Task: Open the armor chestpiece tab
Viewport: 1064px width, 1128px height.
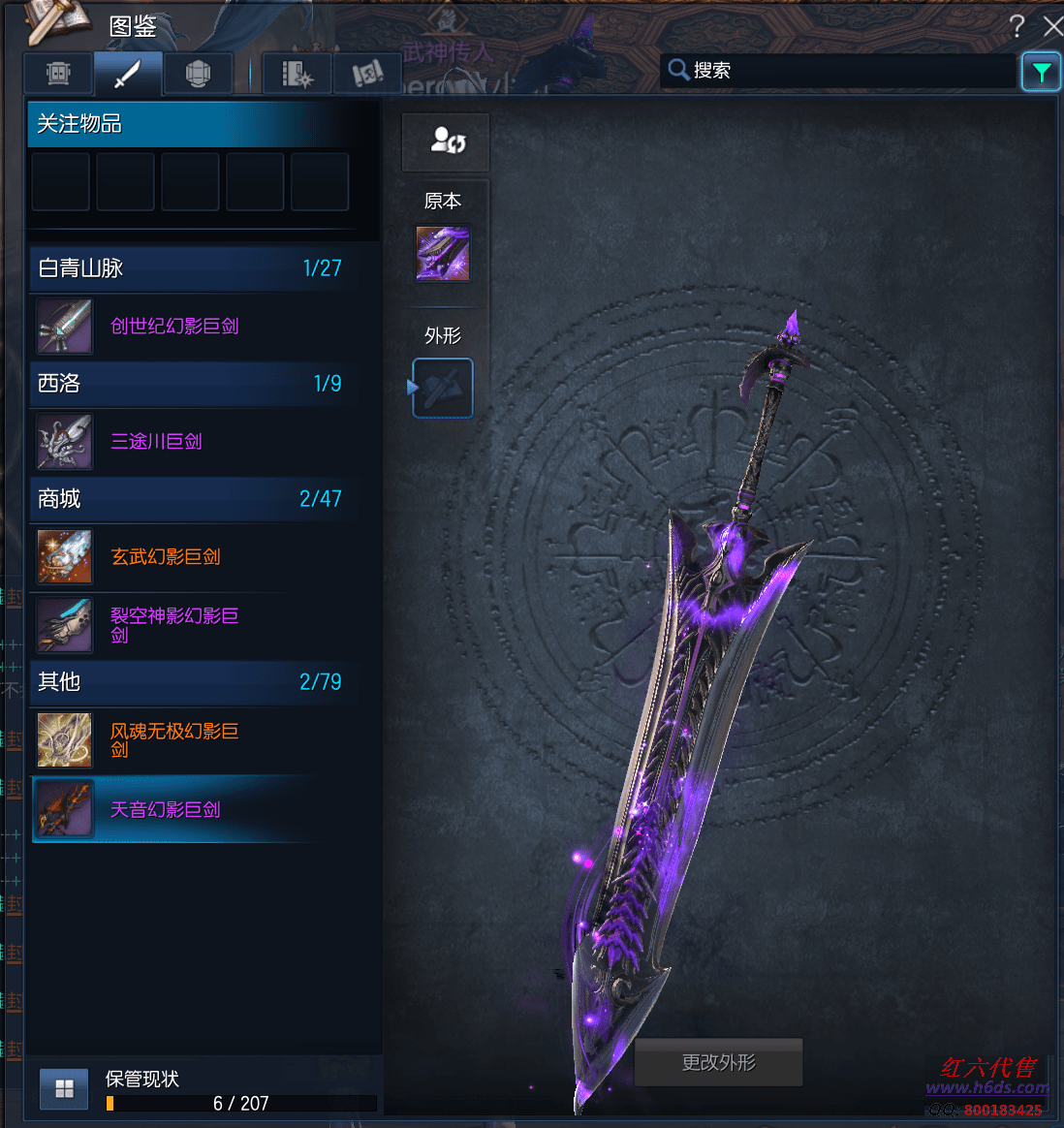Action: [x=58, y=74]
